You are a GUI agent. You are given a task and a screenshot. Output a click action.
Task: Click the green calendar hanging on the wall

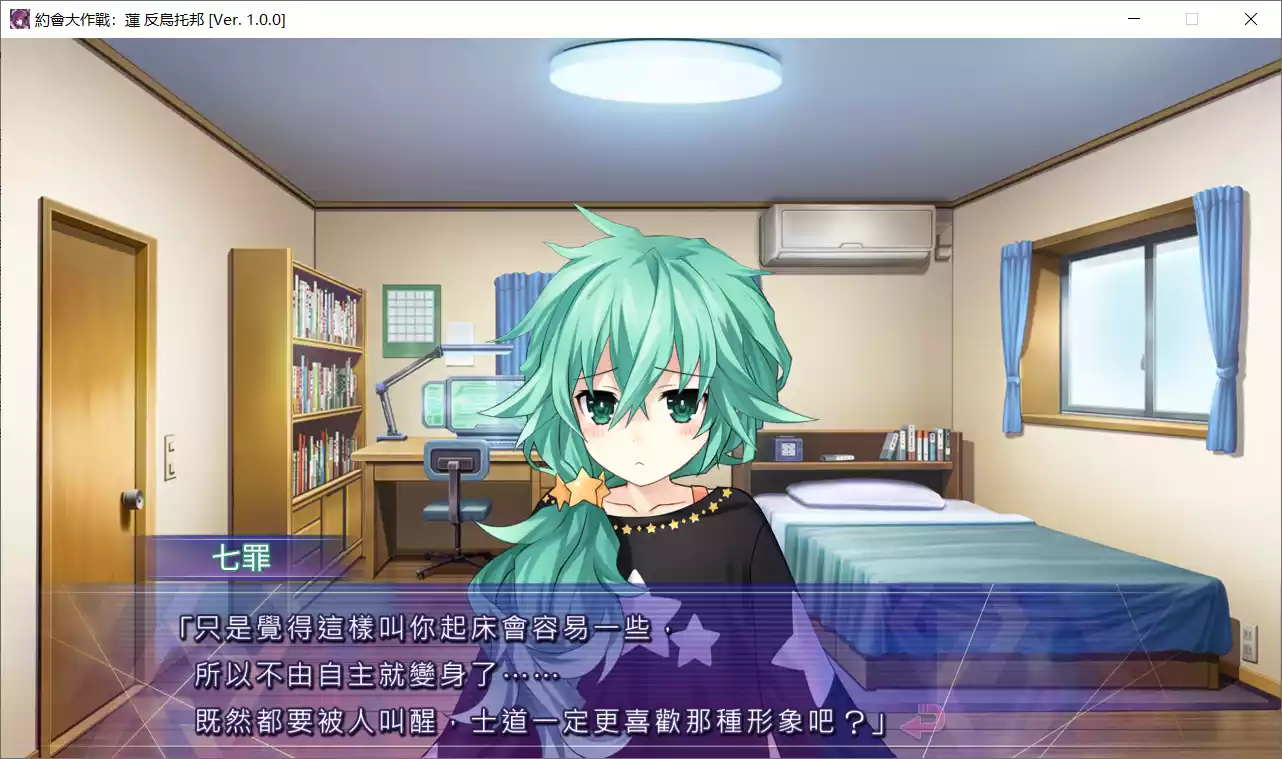(x=410, y=315)
